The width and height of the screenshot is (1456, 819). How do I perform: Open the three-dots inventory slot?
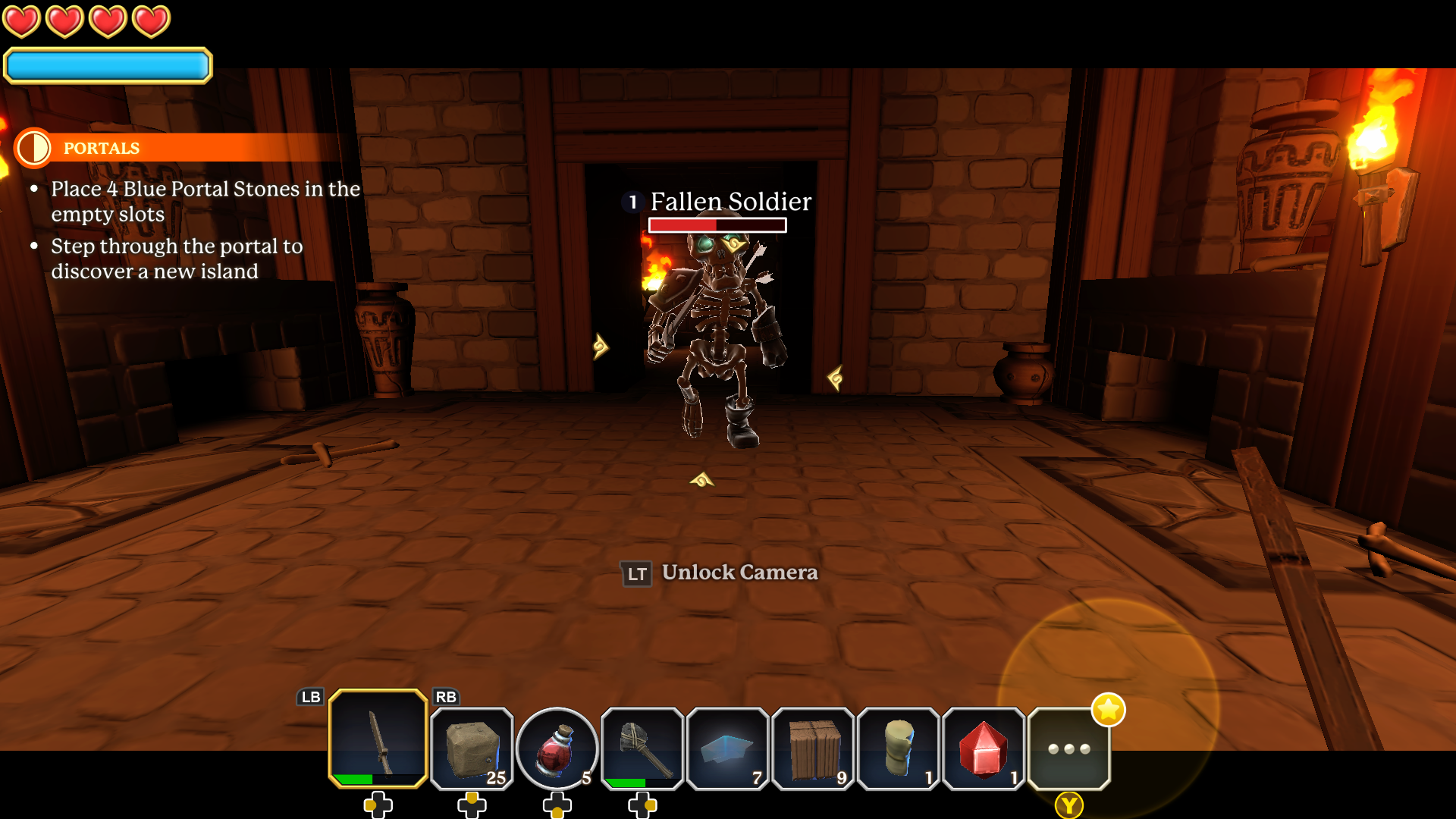pos(1068,748)
